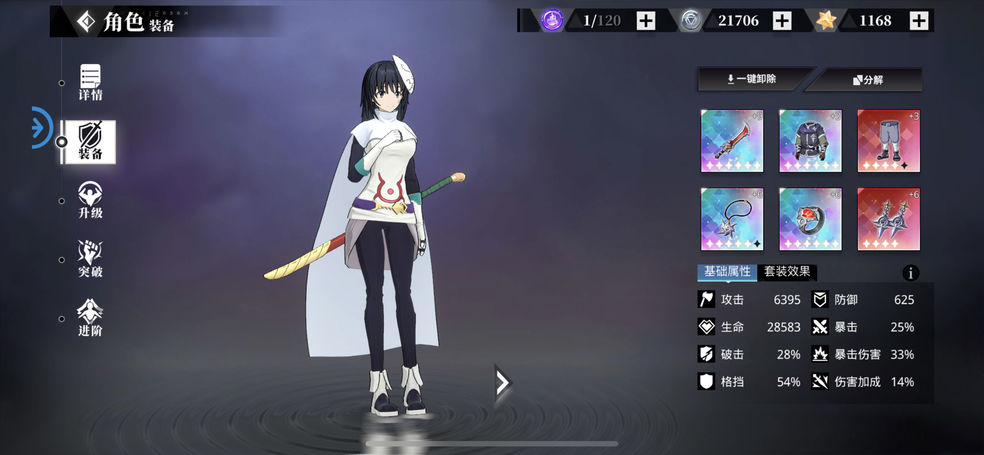Select the equipped red-gem ring slot
This screenshot has width=984, height=455.
pyautogui.click(x=810, y=219)
